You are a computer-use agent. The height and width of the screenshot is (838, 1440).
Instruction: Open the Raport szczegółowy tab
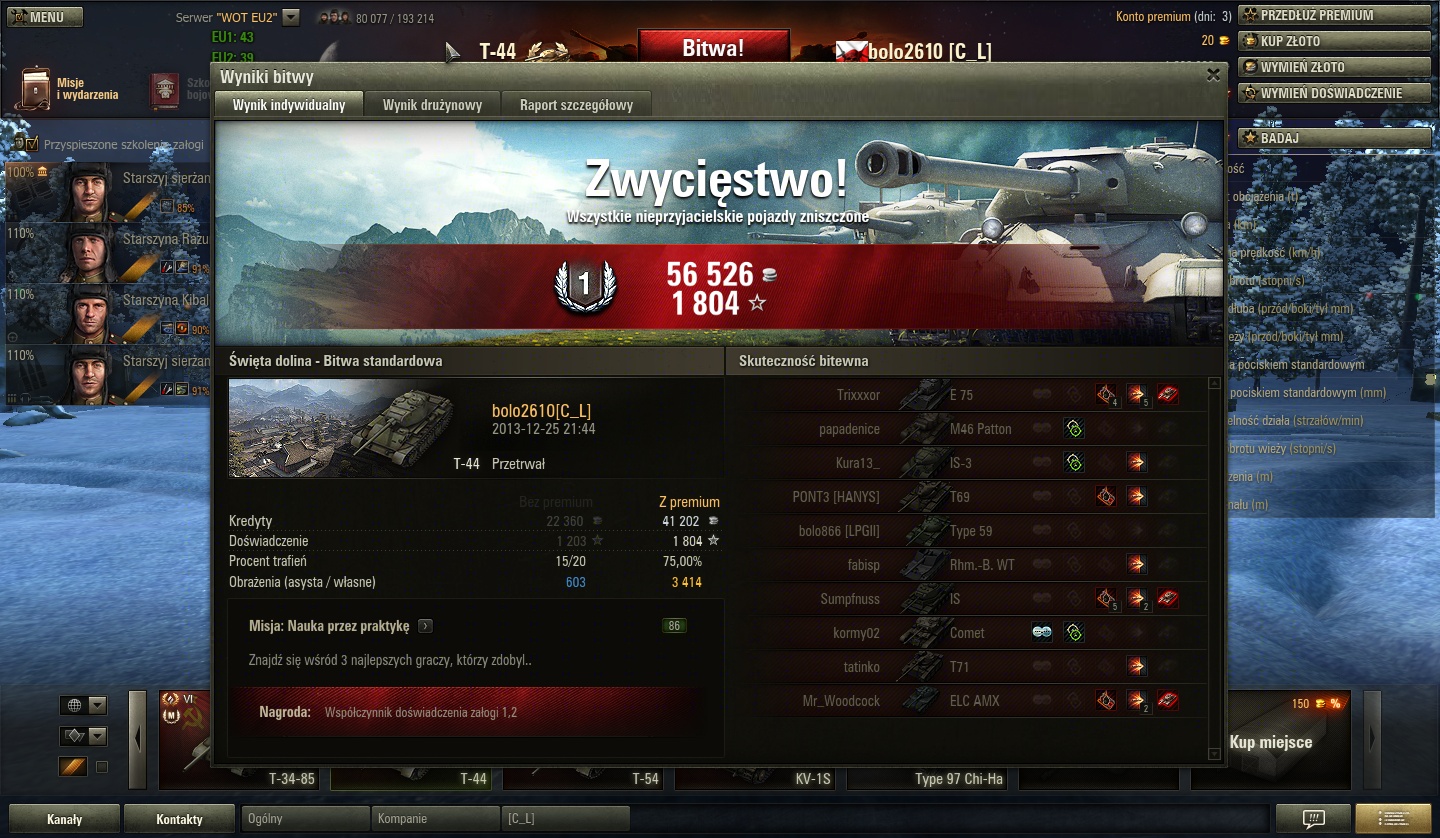(576, 105)
